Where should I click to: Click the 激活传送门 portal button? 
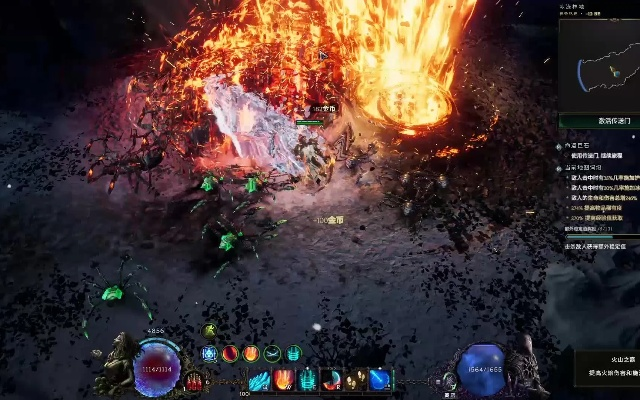600,121
